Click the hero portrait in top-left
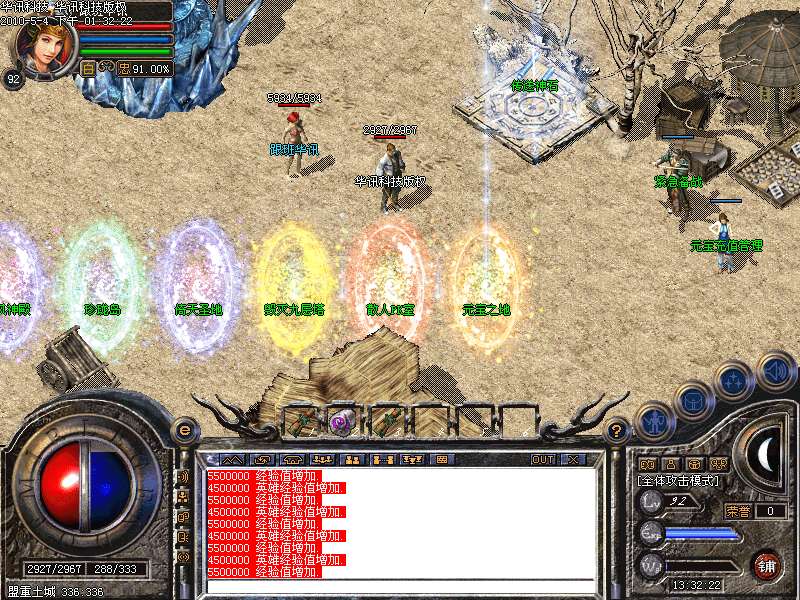 click(42, 47)
